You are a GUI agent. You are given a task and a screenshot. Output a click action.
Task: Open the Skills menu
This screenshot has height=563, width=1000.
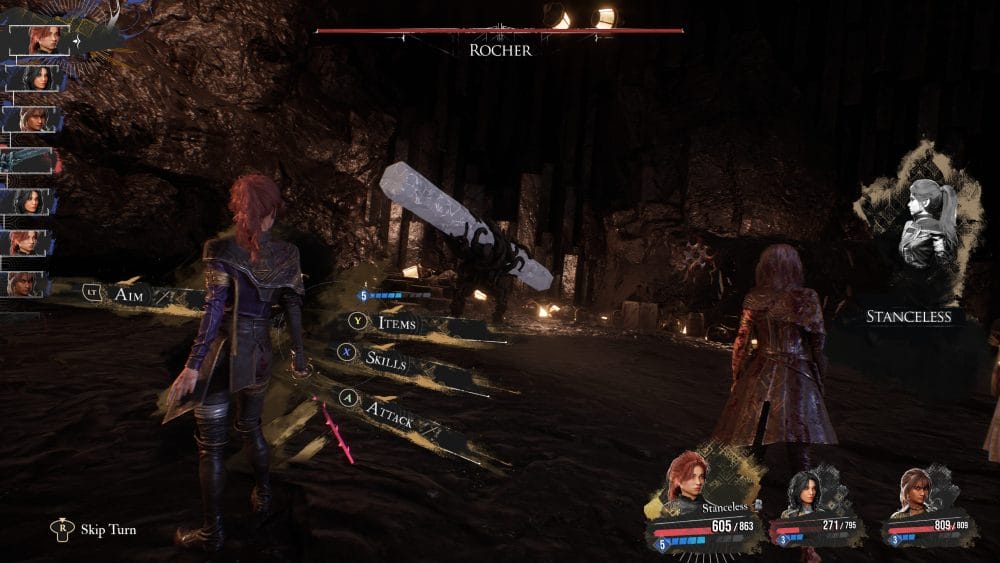(x=386, y=360)
